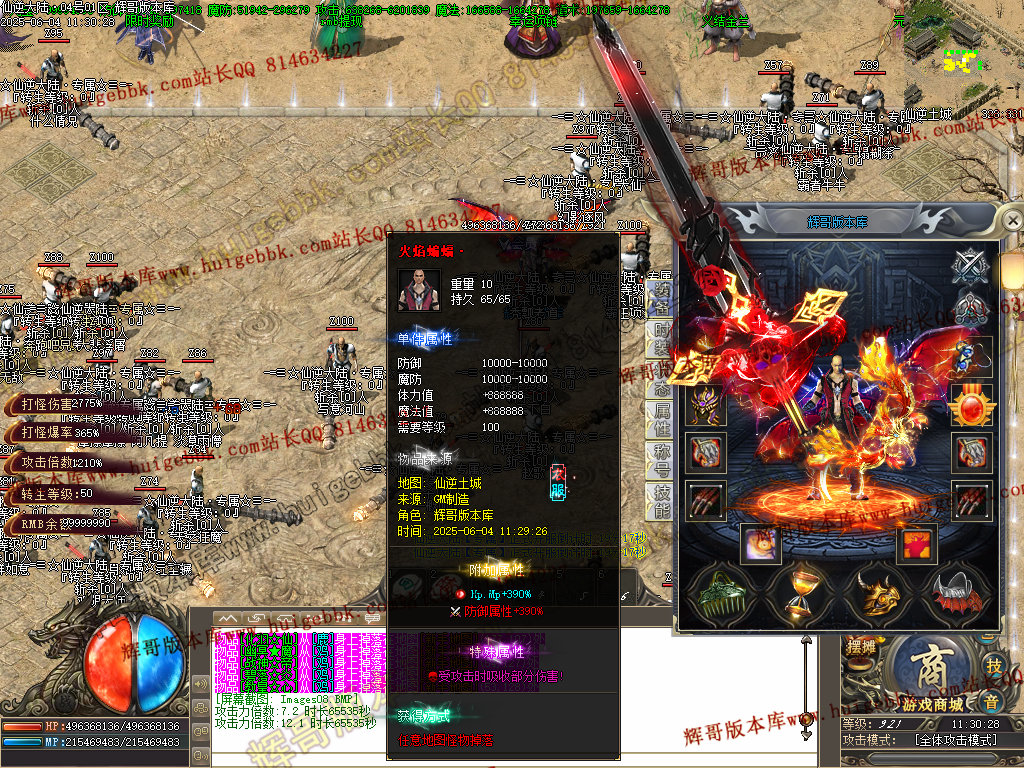Select the red-orange medal equipment slot
The height and width of the screenshot is (768, 1024).
point(972,405)
